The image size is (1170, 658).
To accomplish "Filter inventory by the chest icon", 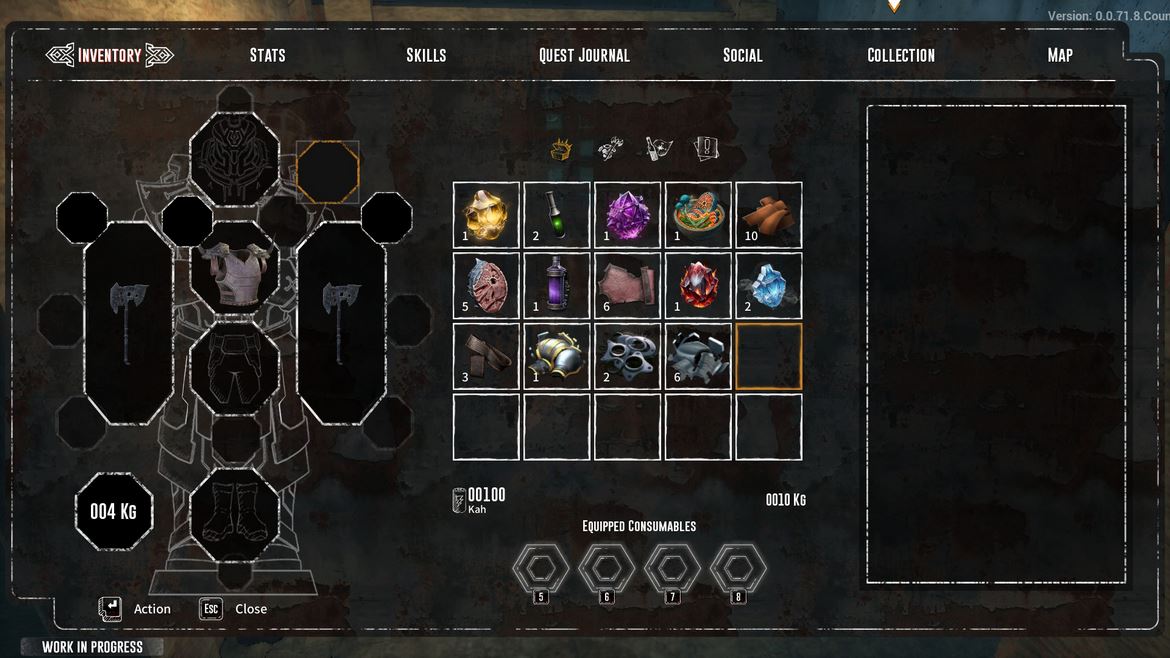I will point(561,150).
